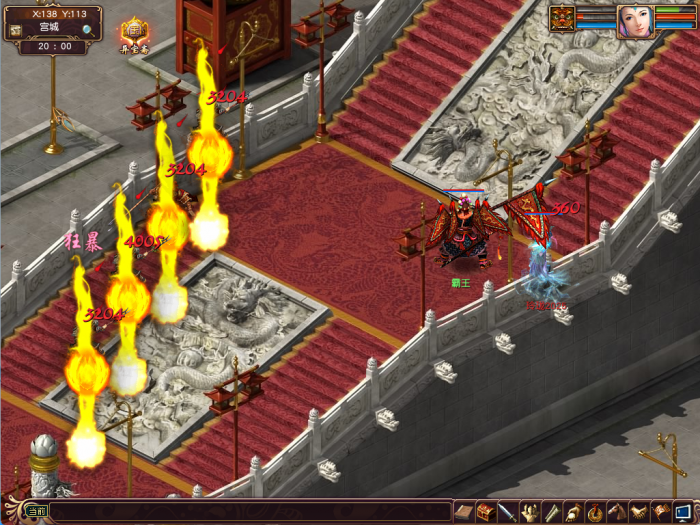Open the red round medallion toolbar icon
This screenshot has width=700, height=525.
coord(596,512)
